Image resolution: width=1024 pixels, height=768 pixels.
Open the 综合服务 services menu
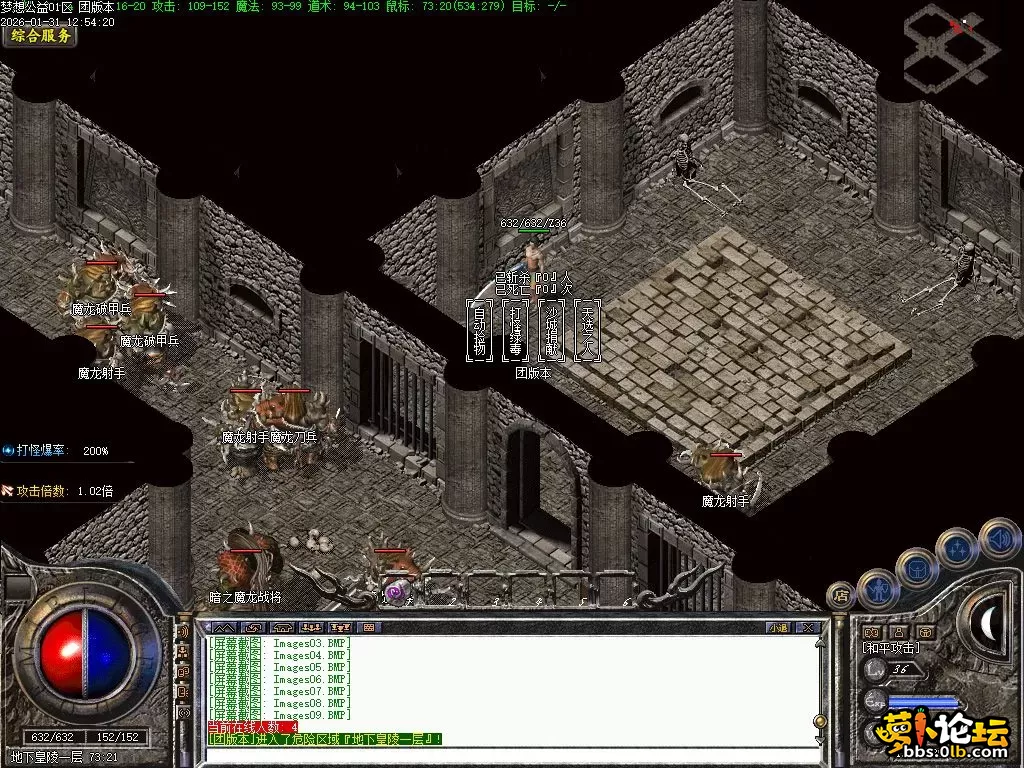(40, 36)
